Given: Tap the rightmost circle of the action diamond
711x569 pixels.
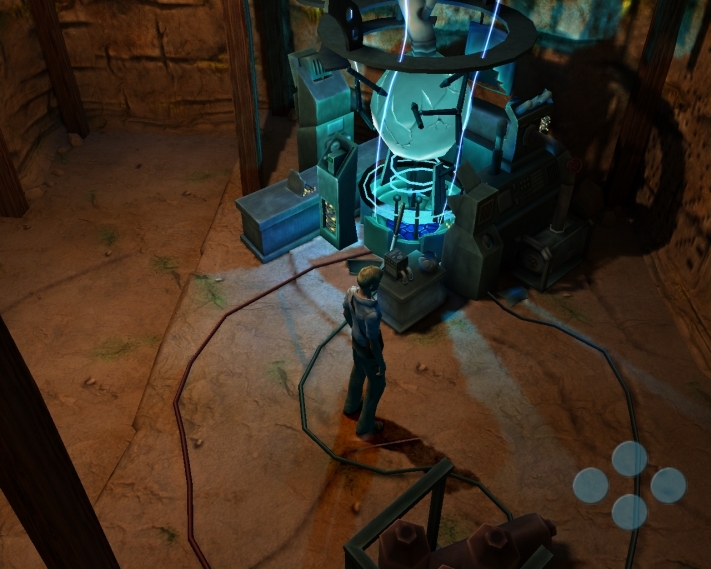Looking at the screenshot, I should 668,486.
